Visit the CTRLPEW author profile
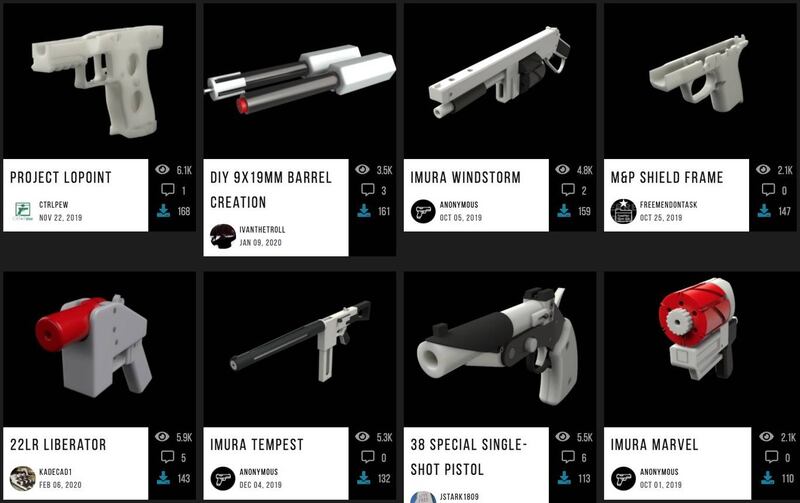 tap(54, 206)
